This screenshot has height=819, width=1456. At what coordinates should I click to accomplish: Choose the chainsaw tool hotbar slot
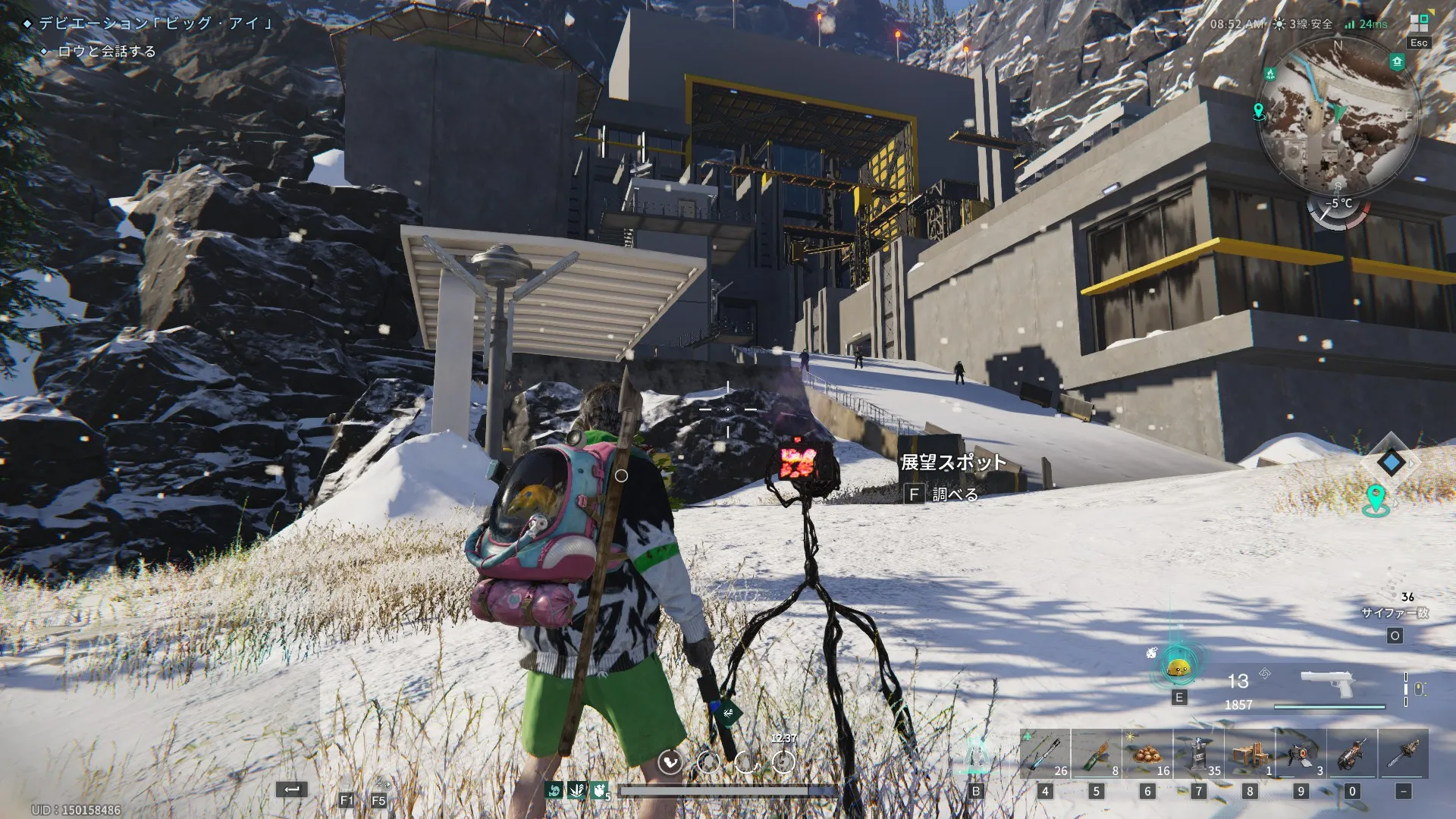pos(1352,754)
